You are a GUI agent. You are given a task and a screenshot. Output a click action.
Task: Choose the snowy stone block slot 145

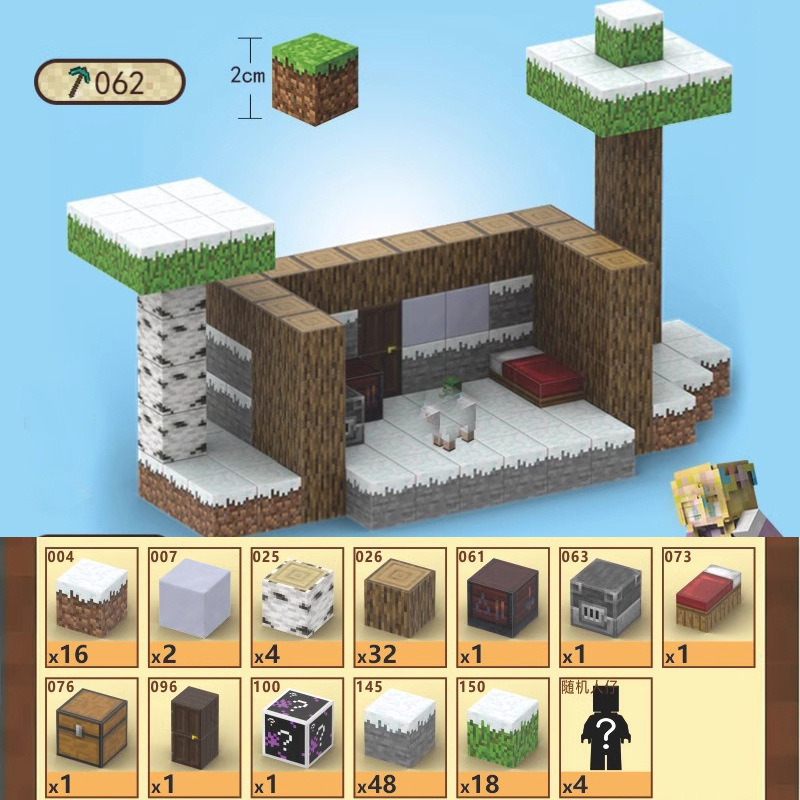(x=399, y=737)
